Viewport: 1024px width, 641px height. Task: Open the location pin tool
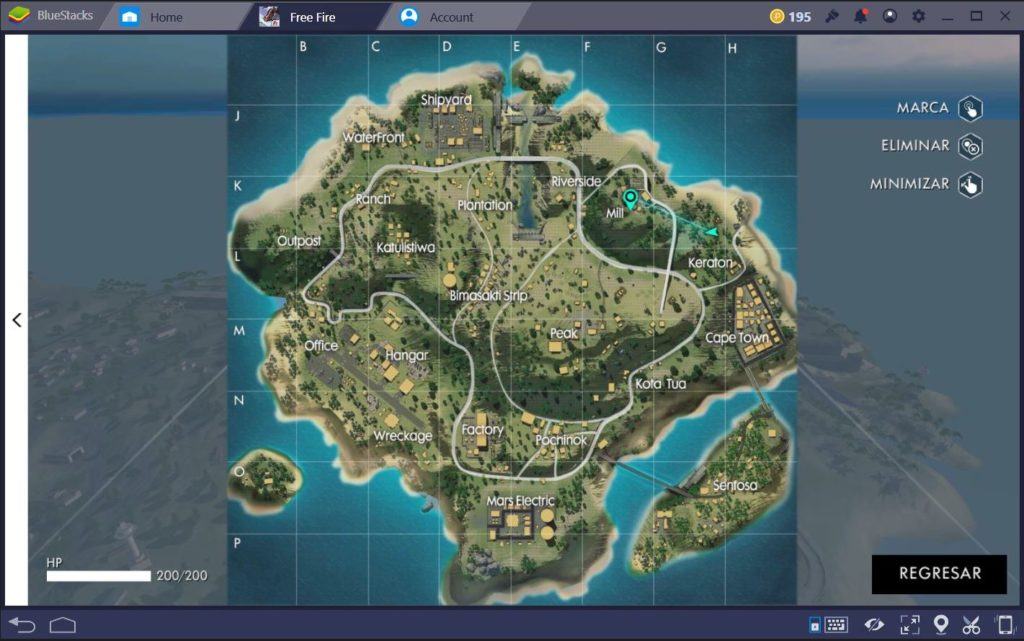pos(940,625)
